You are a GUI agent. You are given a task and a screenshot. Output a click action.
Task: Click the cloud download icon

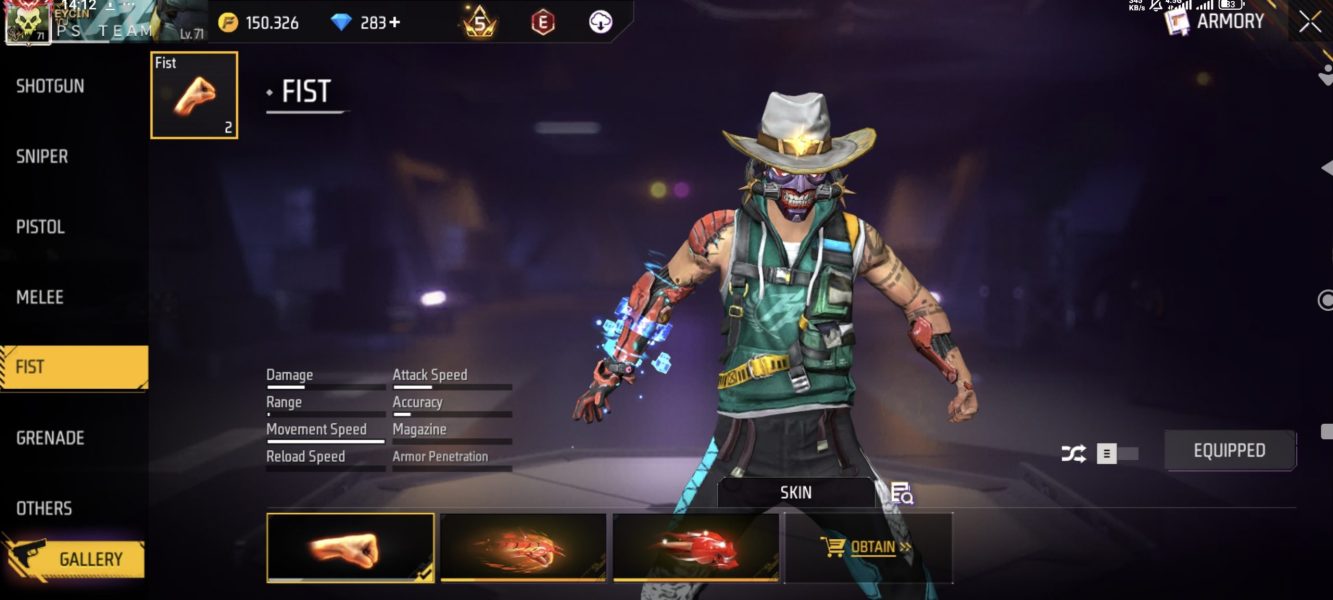click(600, 22)
